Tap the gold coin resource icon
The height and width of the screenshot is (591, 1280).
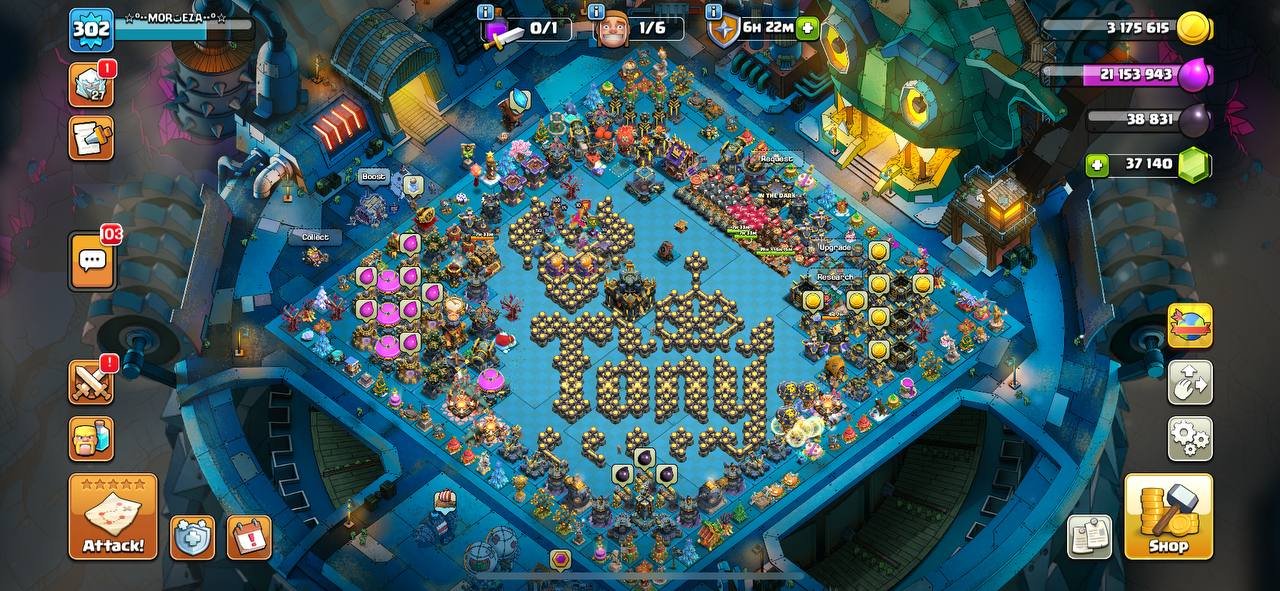click(x=1193, y=28)
